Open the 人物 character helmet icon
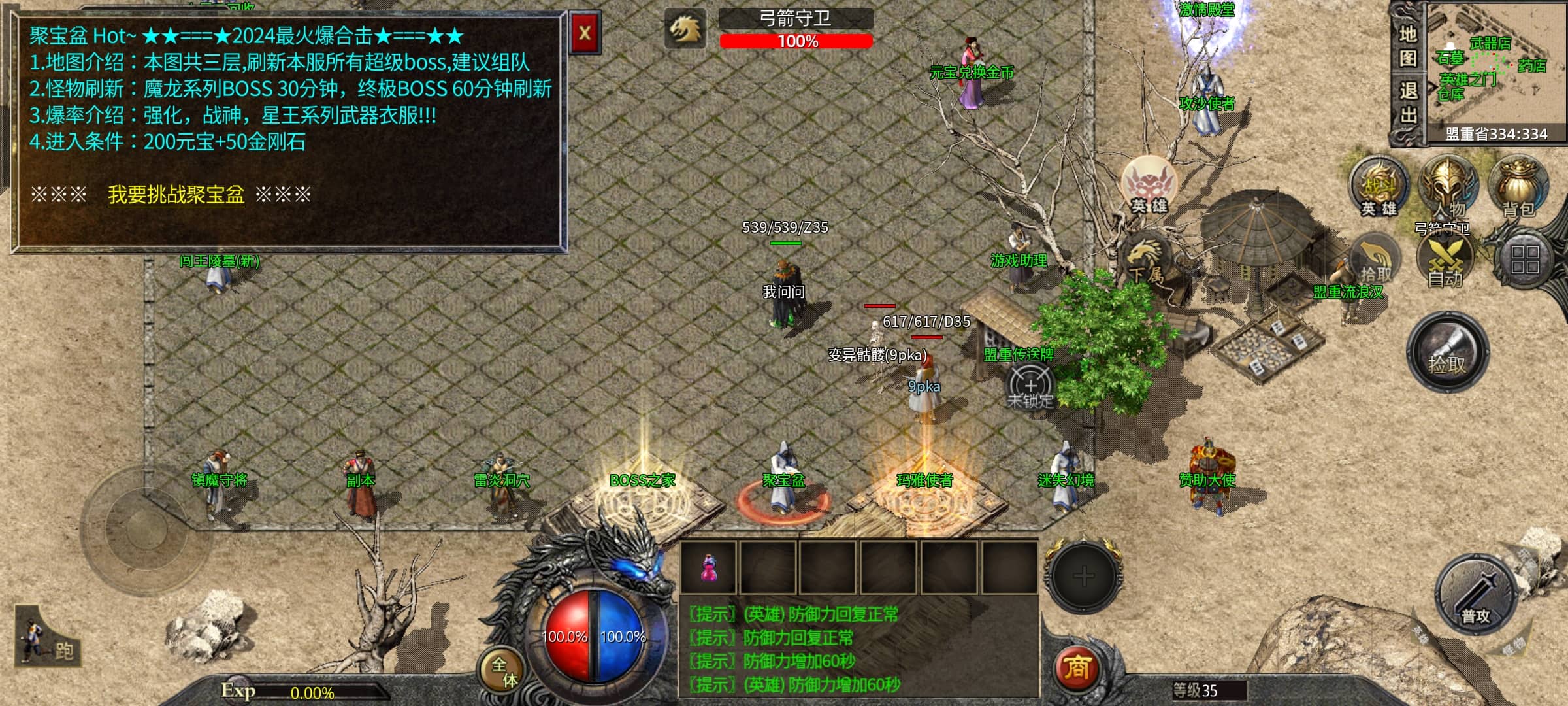The width and height of the screenshot is (1568, 706). 1448,187
